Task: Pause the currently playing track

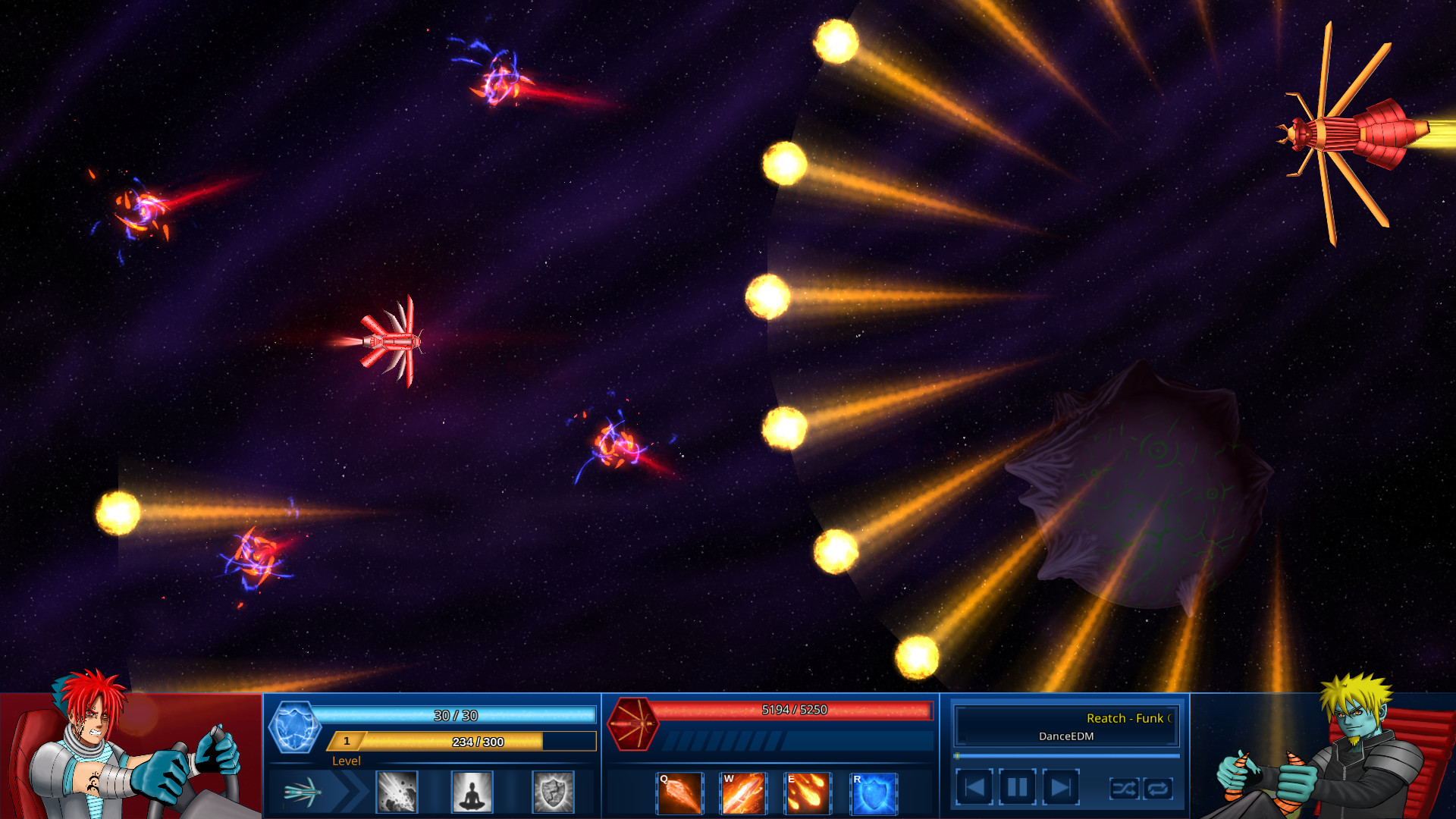Action: [1016, 786]
